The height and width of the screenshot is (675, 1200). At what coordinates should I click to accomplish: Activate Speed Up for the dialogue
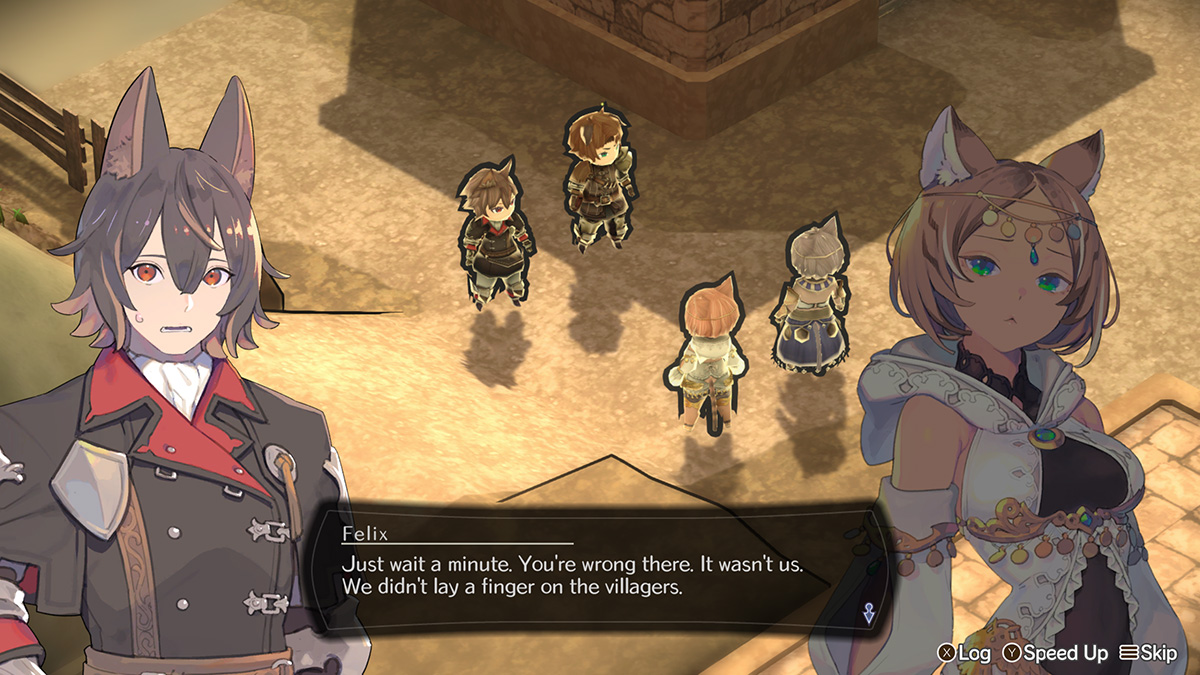coord(1056,653)
